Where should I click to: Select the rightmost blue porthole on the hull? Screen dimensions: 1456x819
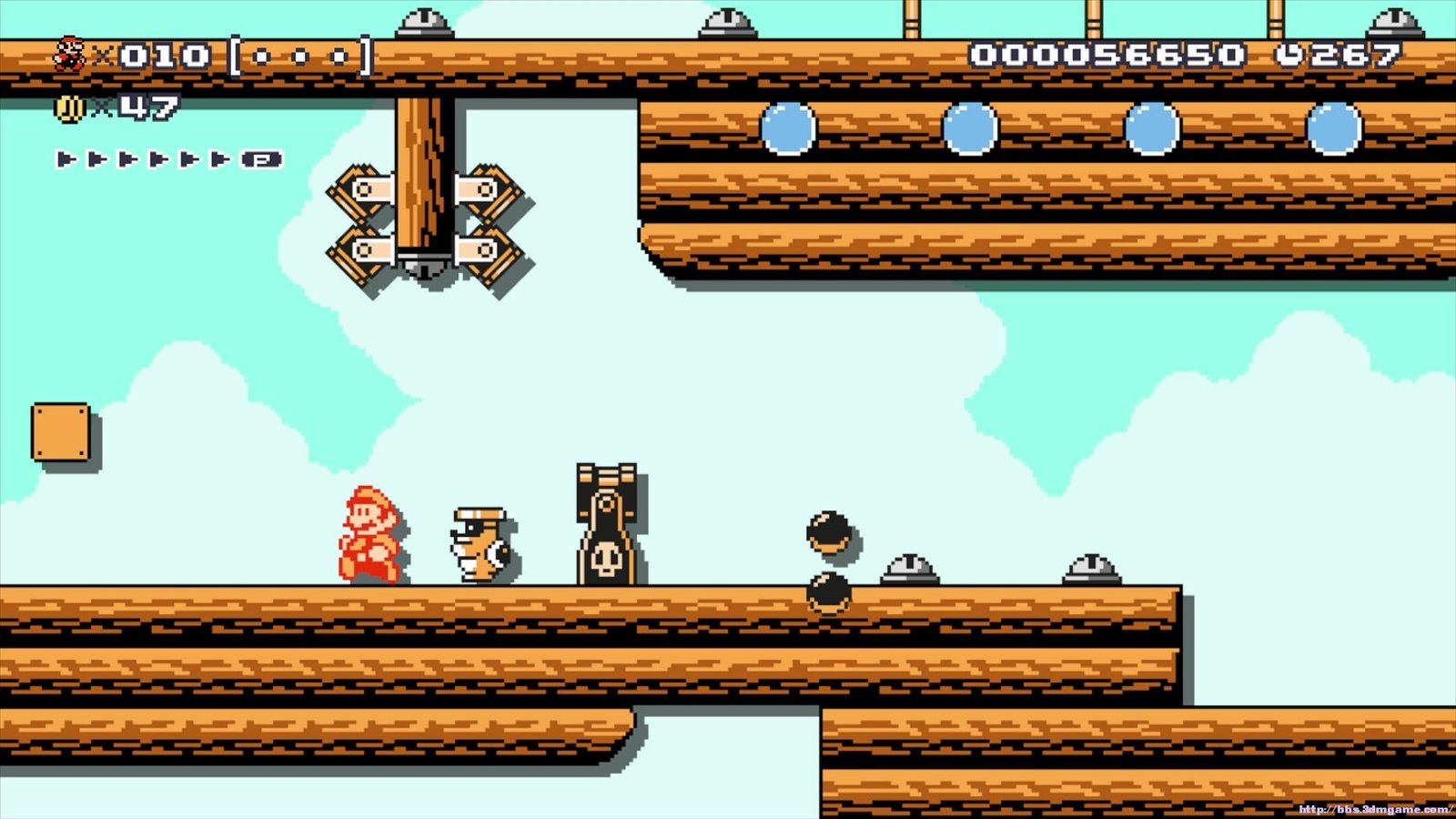[1334, 130]
